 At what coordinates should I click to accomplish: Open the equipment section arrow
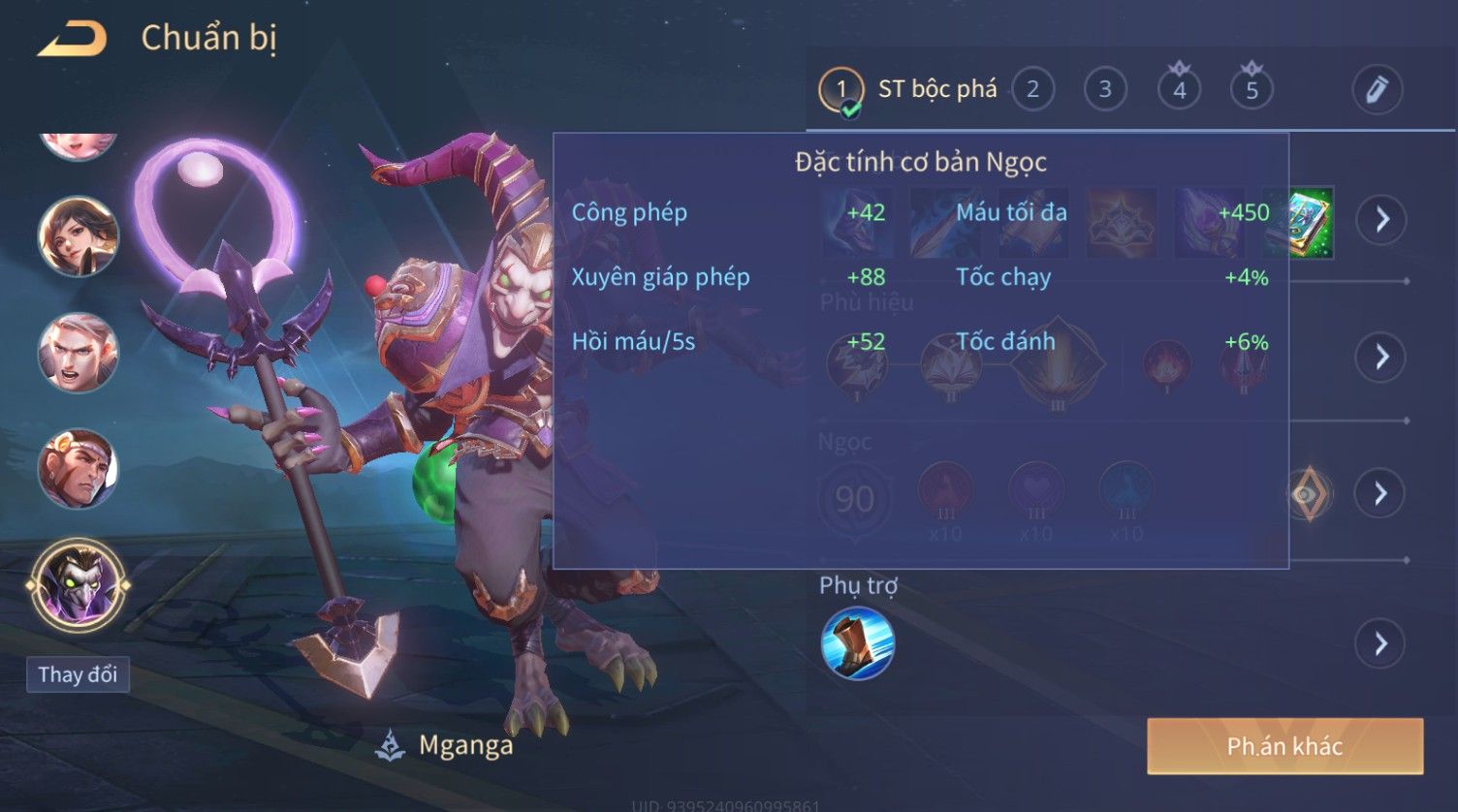(1381, 220)
